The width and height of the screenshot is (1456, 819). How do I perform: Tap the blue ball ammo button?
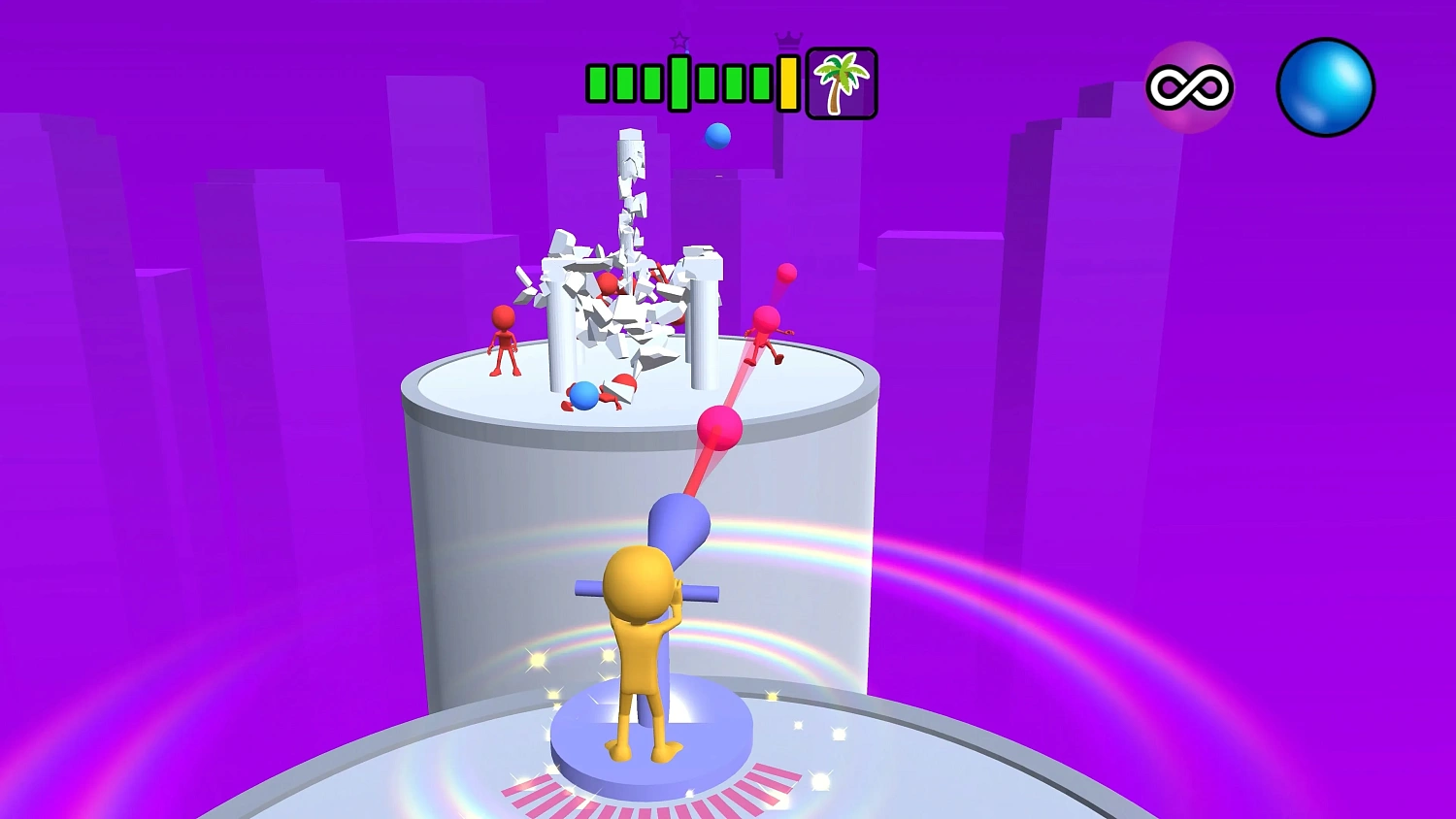(x=1326, y=88)
